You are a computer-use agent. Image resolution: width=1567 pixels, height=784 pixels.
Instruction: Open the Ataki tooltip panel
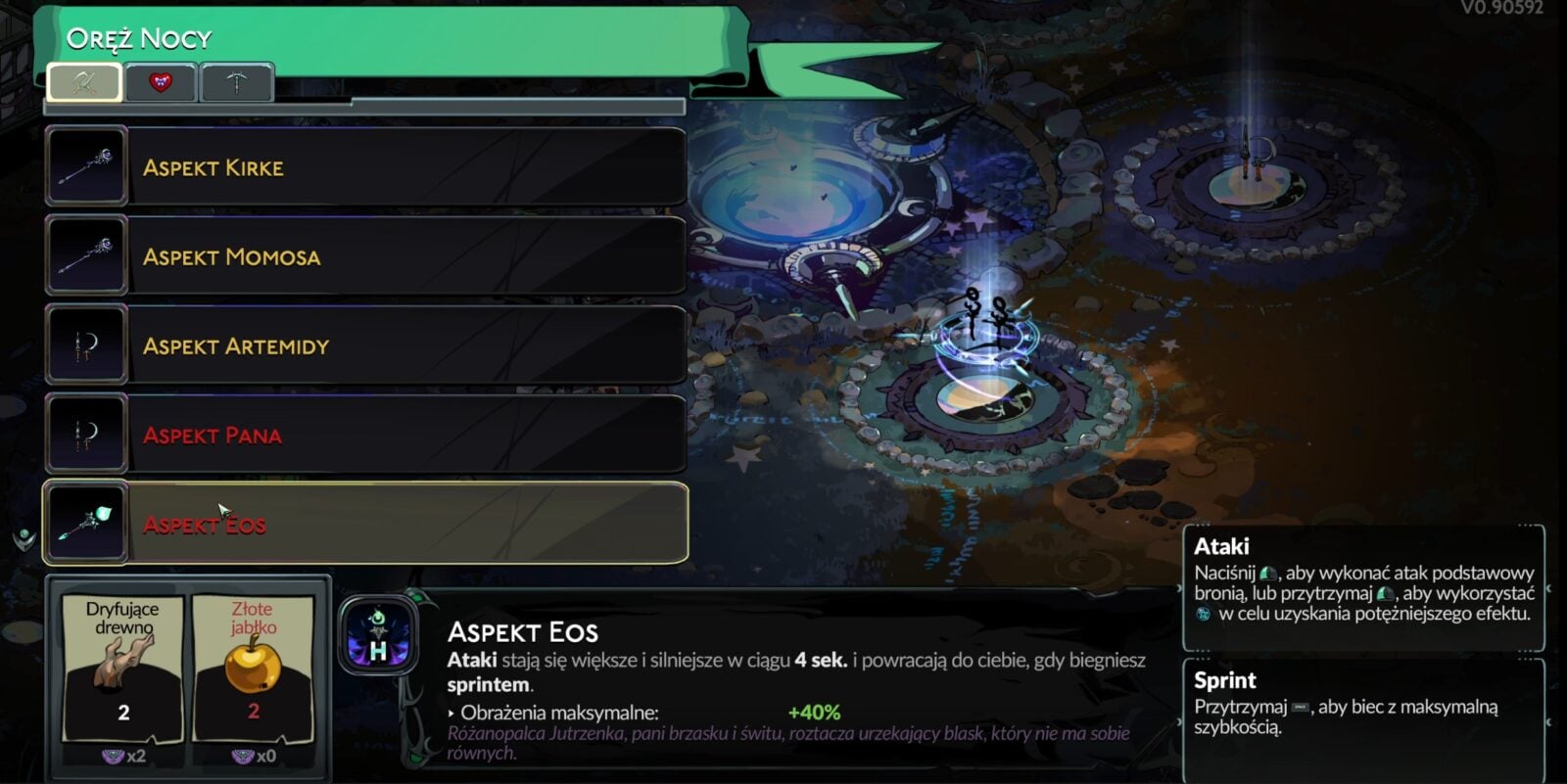(1363, 587)
